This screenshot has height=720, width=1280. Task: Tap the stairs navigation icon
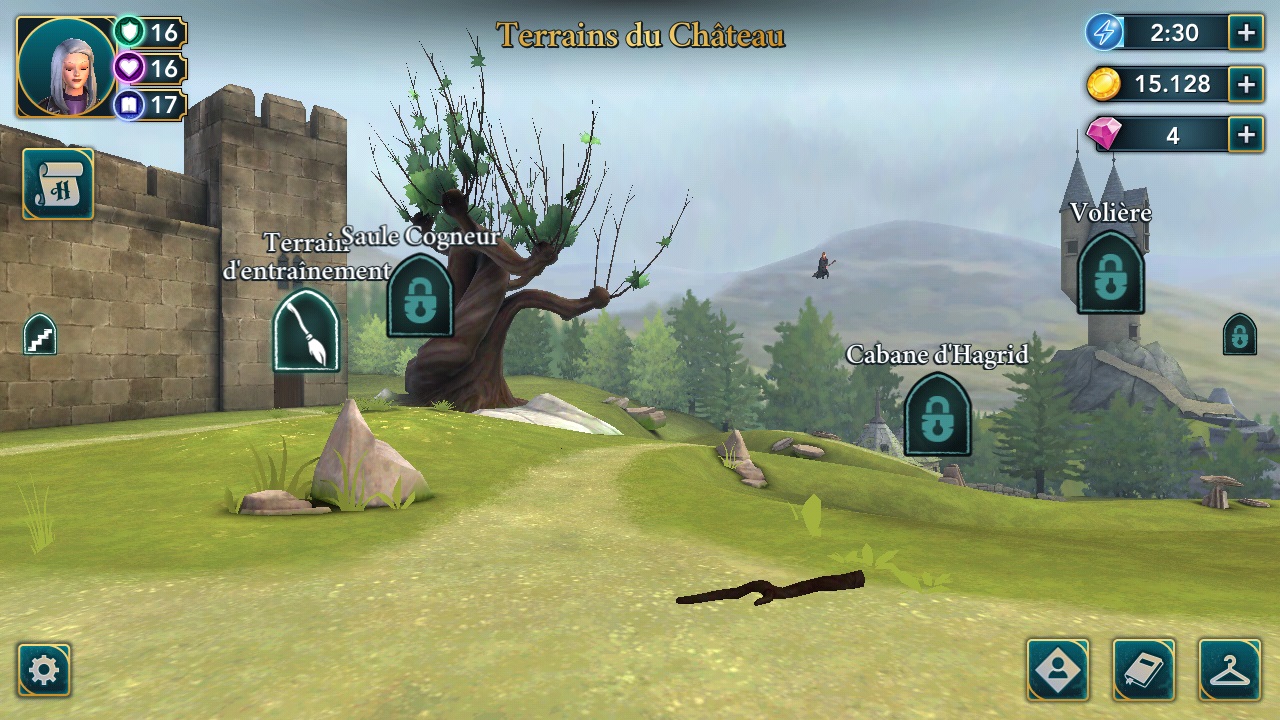coord(40,335)
